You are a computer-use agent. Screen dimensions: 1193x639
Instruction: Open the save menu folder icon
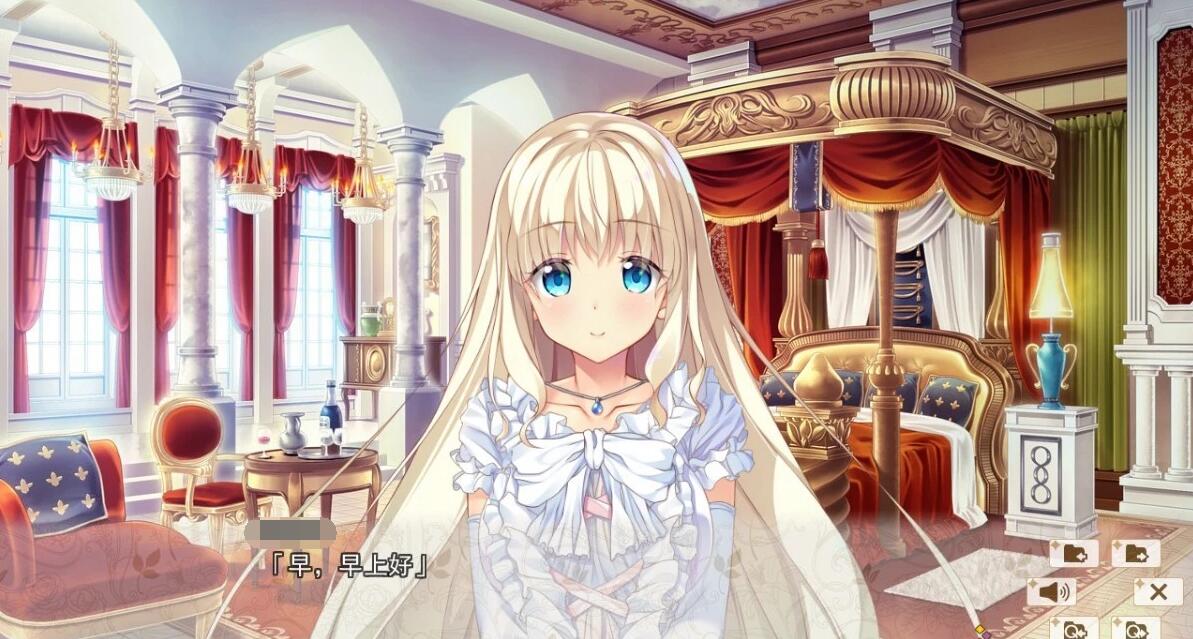pyautogui.click(x=1074, y=553)
